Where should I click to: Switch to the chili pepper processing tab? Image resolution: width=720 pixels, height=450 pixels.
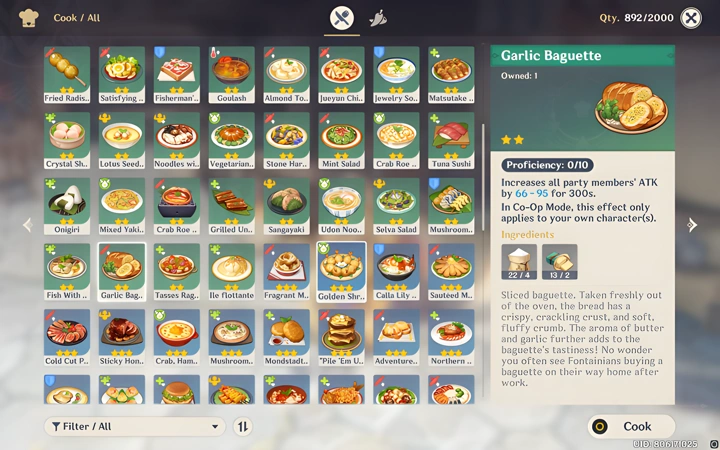(378, 18)
